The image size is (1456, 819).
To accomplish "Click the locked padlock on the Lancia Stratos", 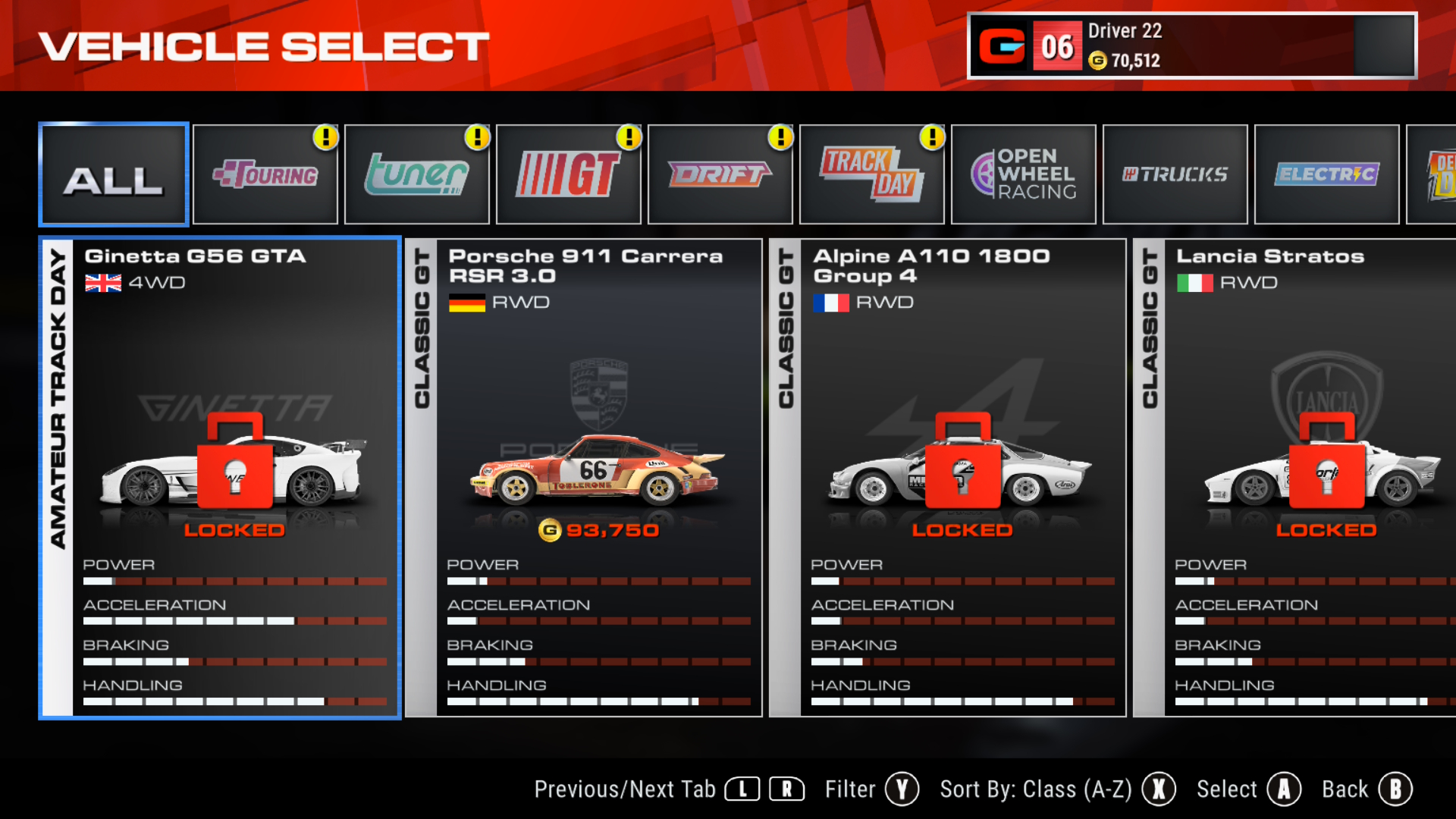I will (x=1324, y=469).
